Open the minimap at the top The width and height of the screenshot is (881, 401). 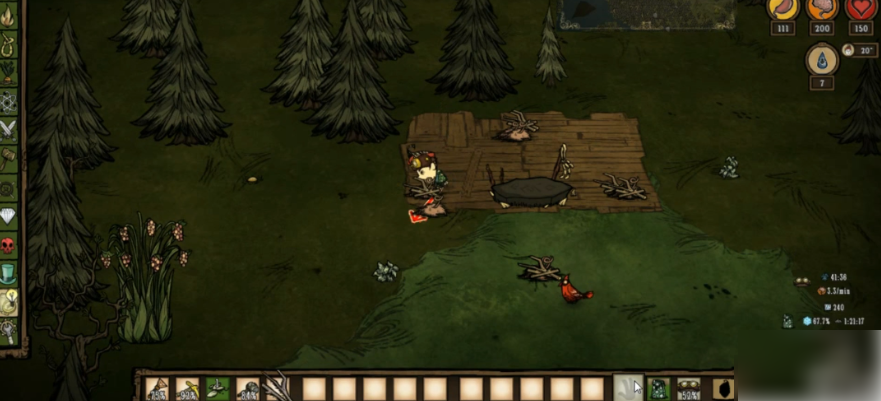(x=648, y=14)
